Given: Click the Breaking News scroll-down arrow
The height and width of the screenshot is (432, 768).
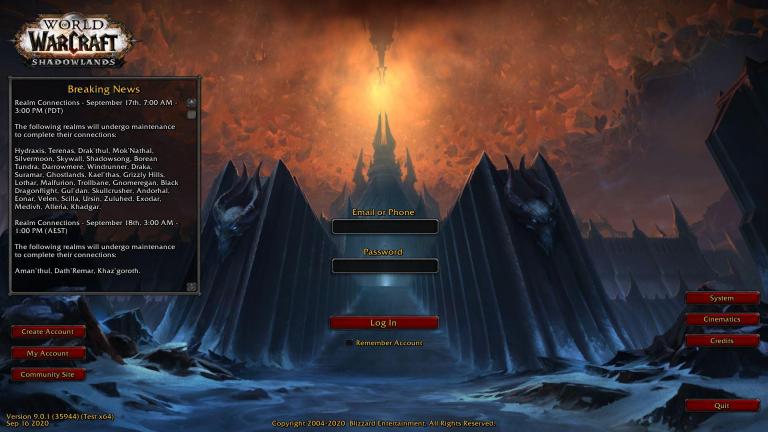Looking at the screenshot, I should tap(192, 287).
